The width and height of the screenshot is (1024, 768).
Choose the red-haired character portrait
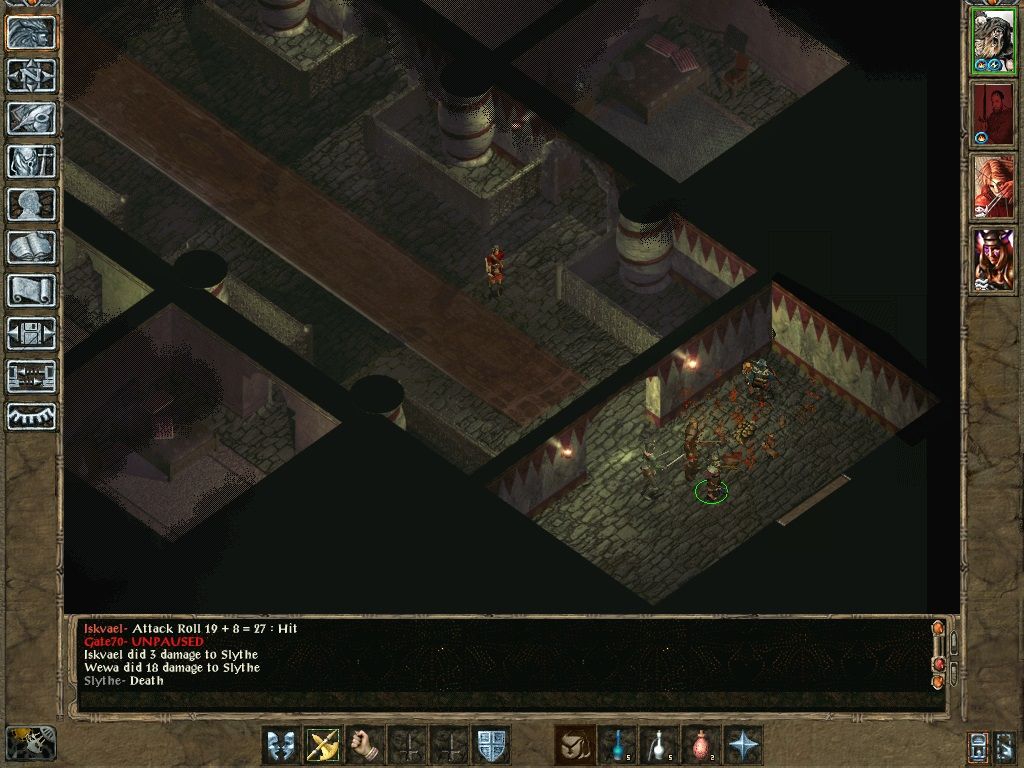[x=994, y=187]
